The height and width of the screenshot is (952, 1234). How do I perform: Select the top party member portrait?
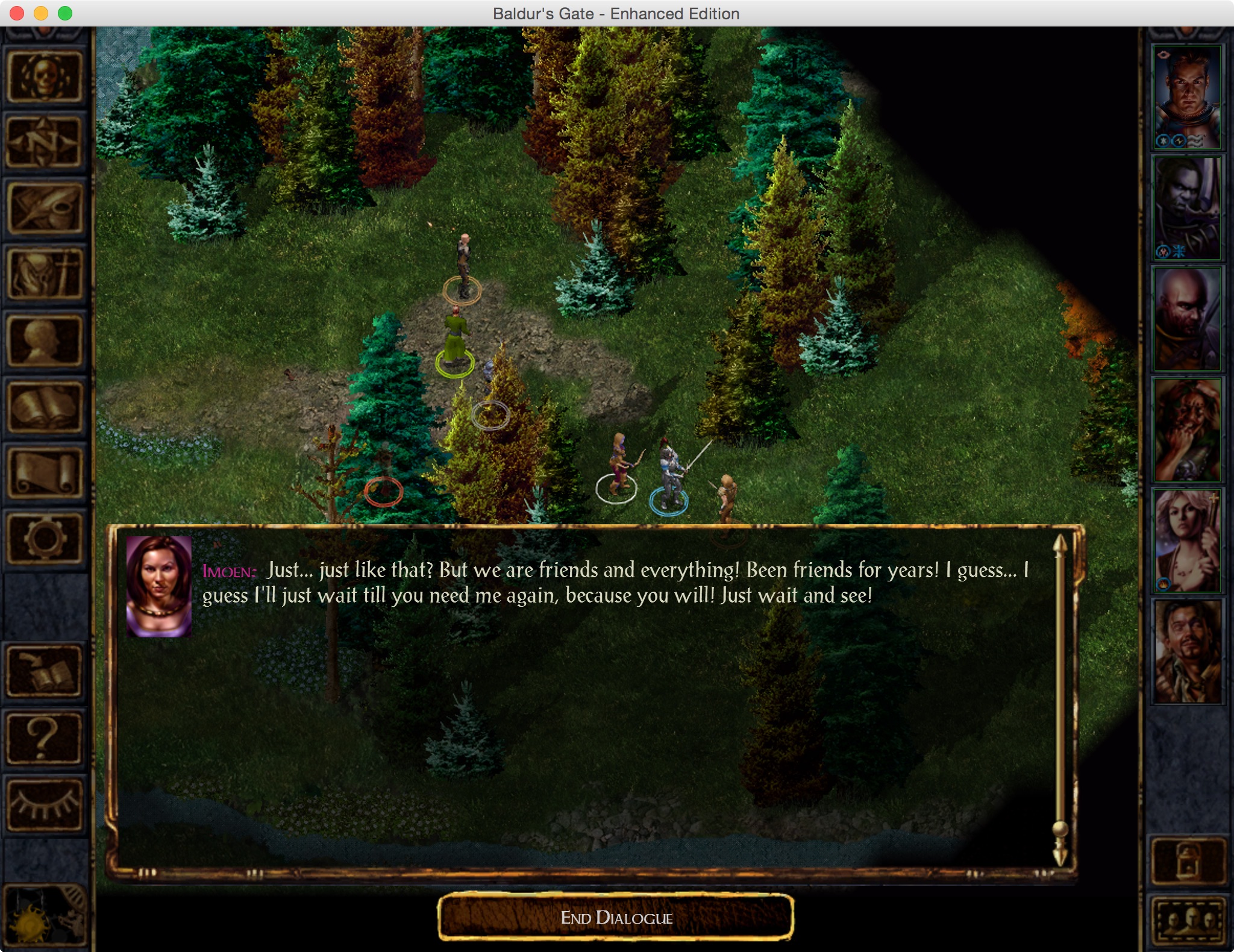point(1187,98)
